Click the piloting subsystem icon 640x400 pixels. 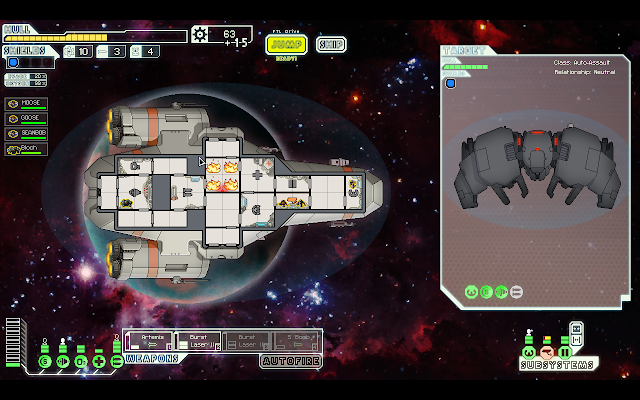[528, 352]
